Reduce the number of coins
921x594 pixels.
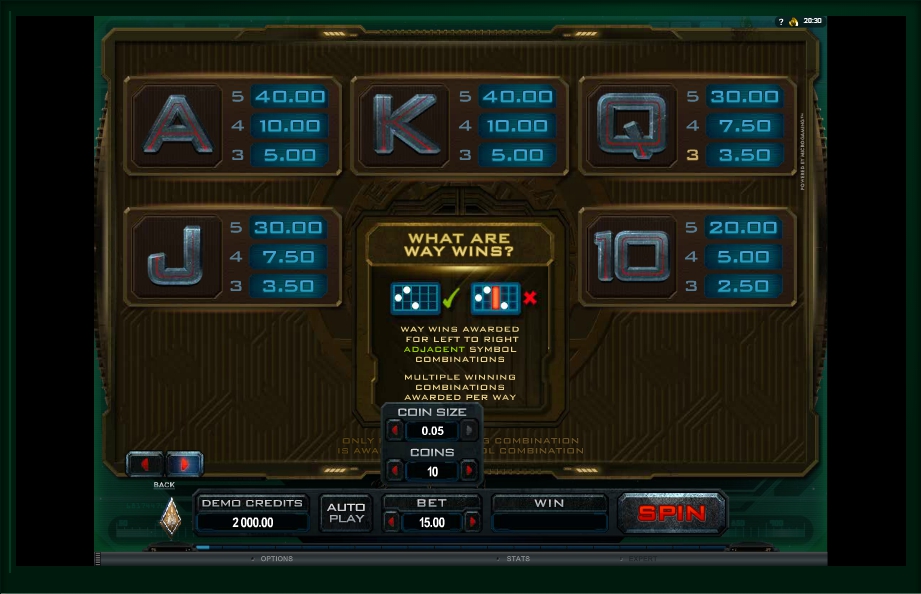(x=395, y=471)
